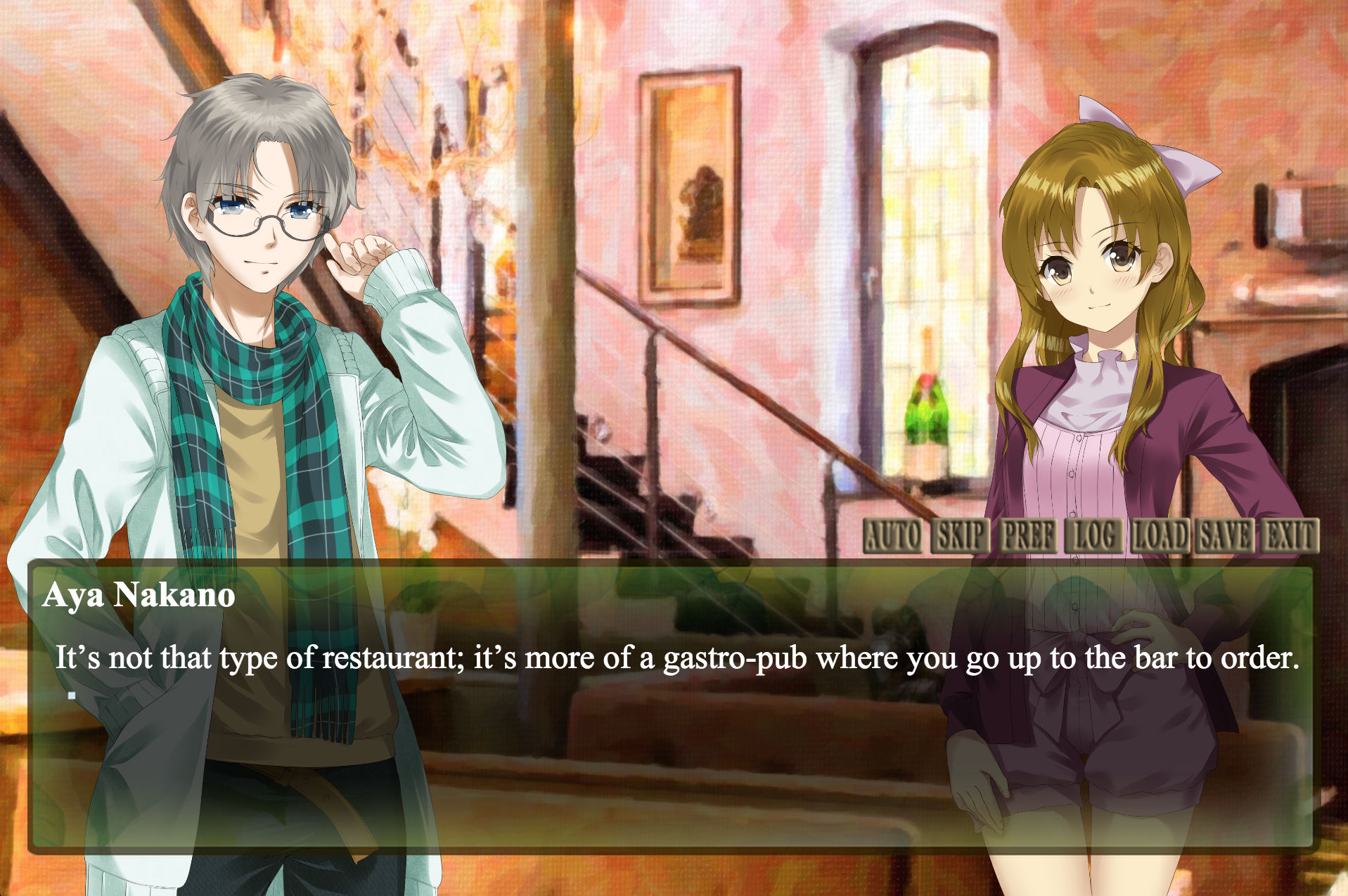Open the LOG to review dialogue history
1348x896 pixels.
pos(1096,537)
